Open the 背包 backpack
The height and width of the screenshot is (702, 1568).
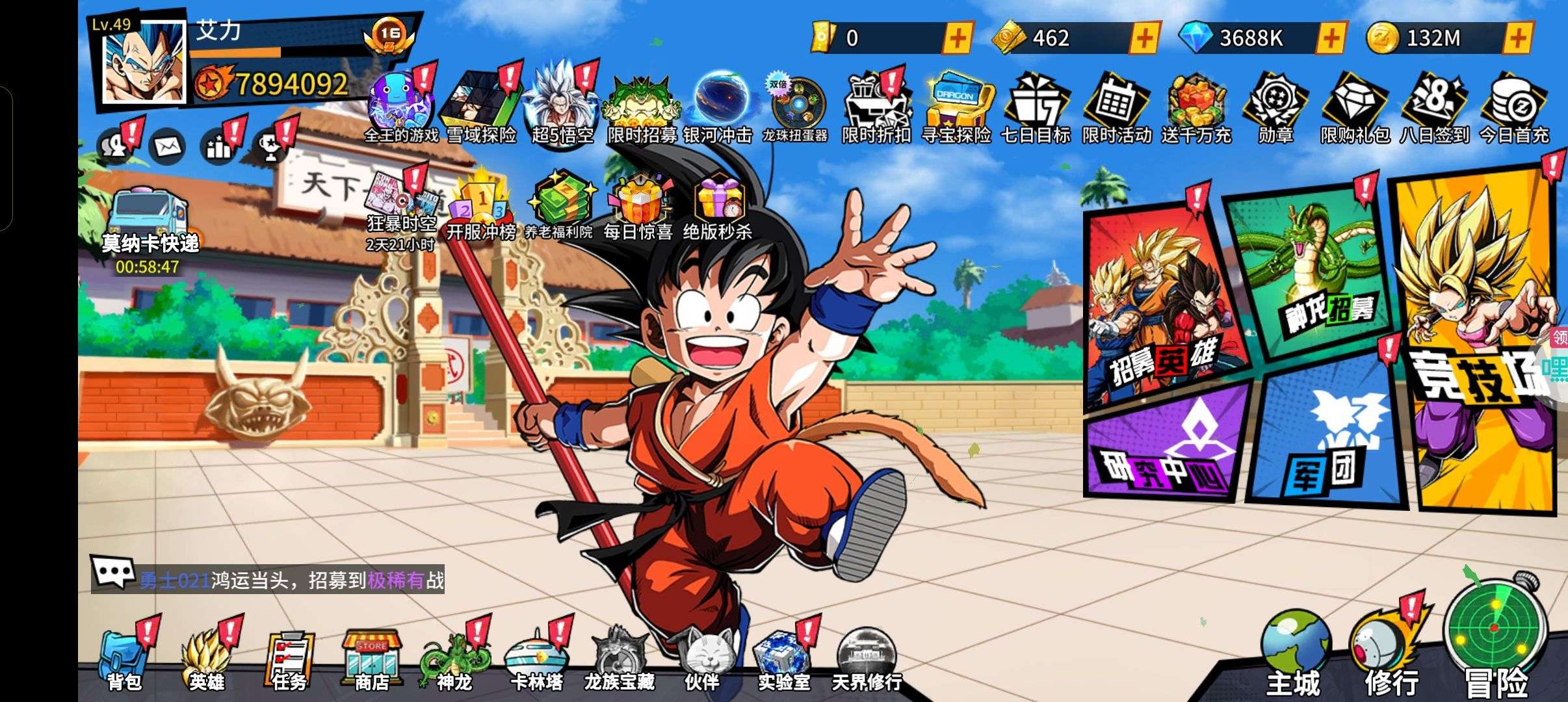pos(124,660)
